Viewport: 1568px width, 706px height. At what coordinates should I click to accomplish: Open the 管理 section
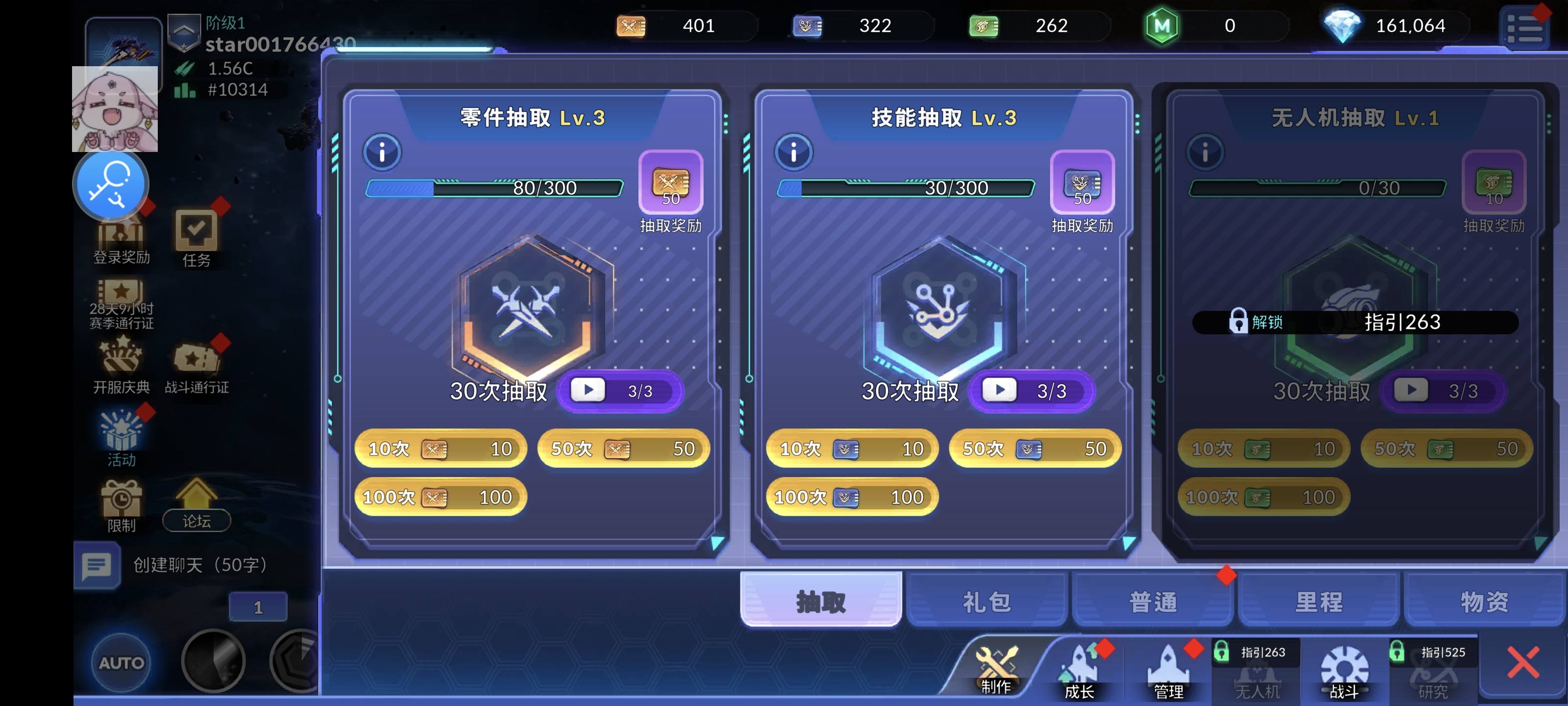pyautogui.click(x=1168, y=670)
